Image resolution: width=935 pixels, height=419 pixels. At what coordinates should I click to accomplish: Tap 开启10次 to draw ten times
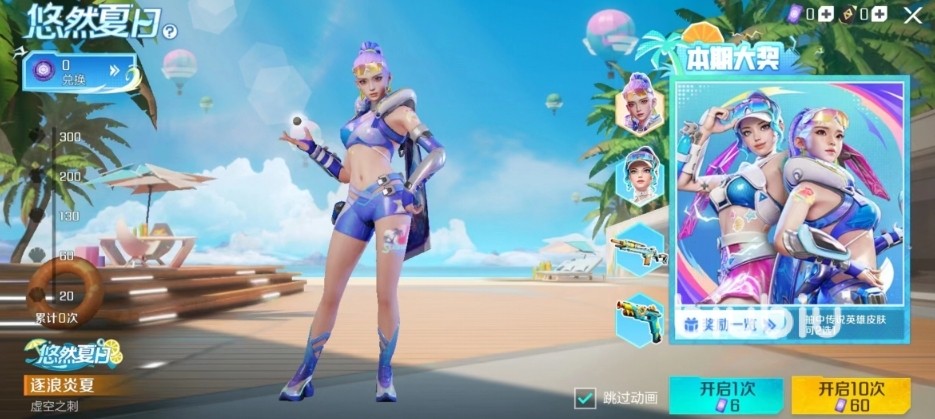click(843, 395)
